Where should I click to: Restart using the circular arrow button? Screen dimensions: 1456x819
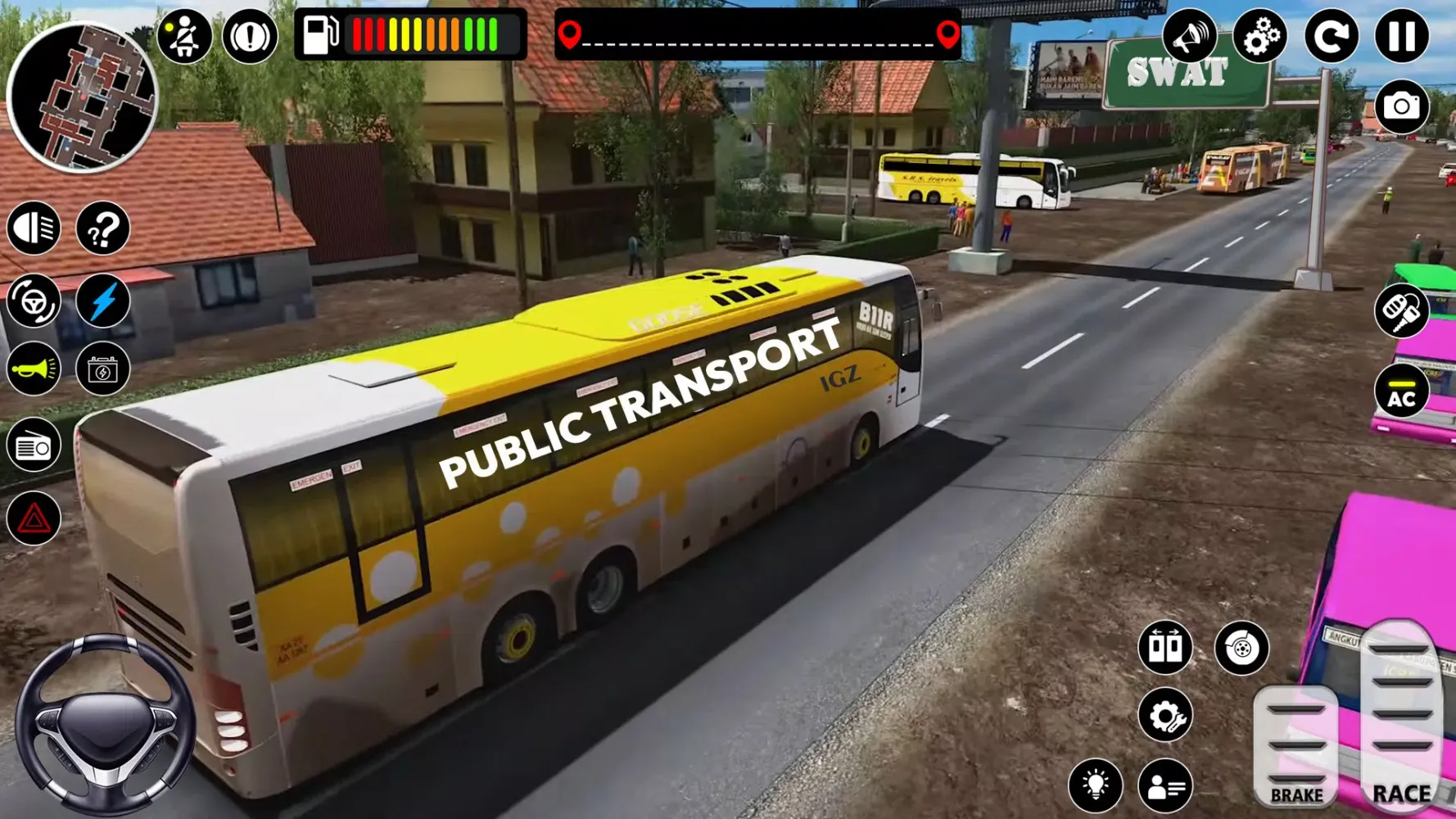(x=1332, y=36)
